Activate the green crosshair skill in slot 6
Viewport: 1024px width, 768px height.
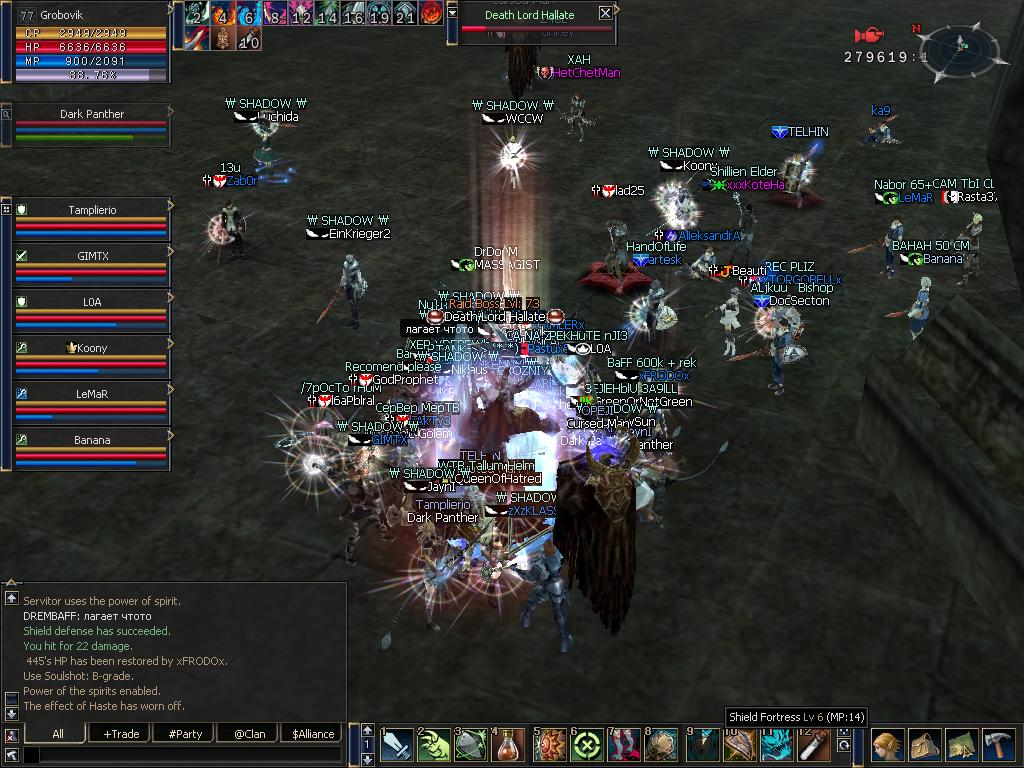click(x=587, y=746)
